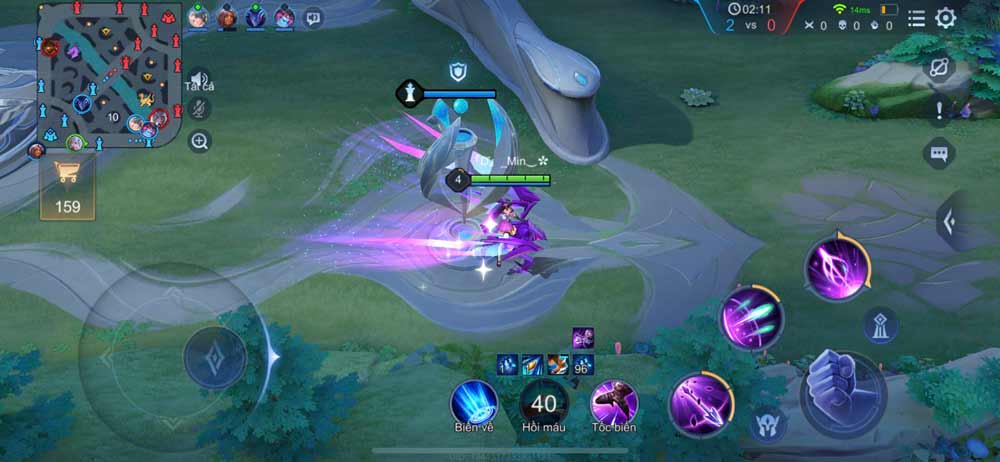Click the magnifier zoom button beside minimap
Image resolution: width=1000 pixels, height=462 pixels.
point(199,141)
